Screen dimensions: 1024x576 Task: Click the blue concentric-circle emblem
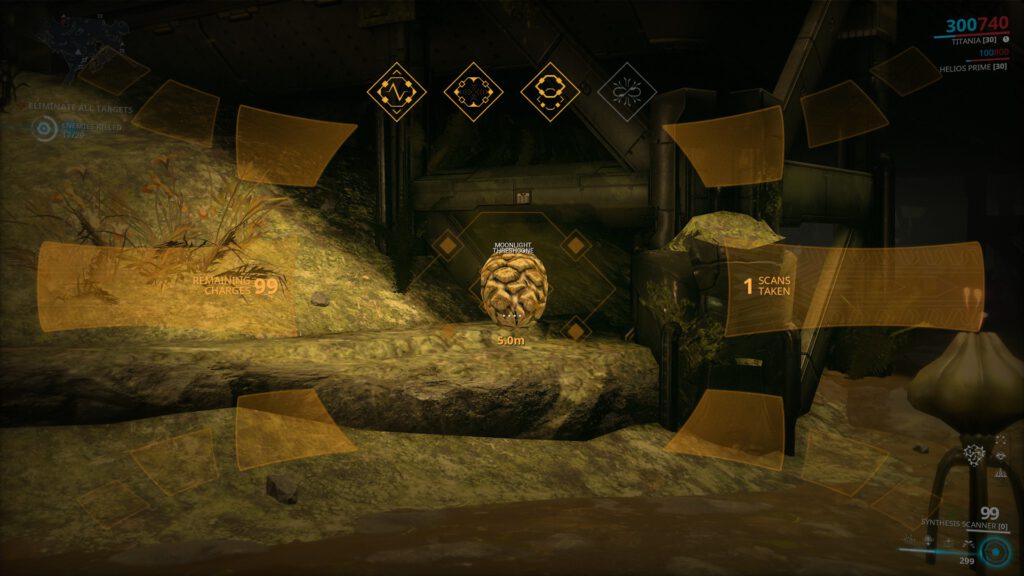point(995,552)
